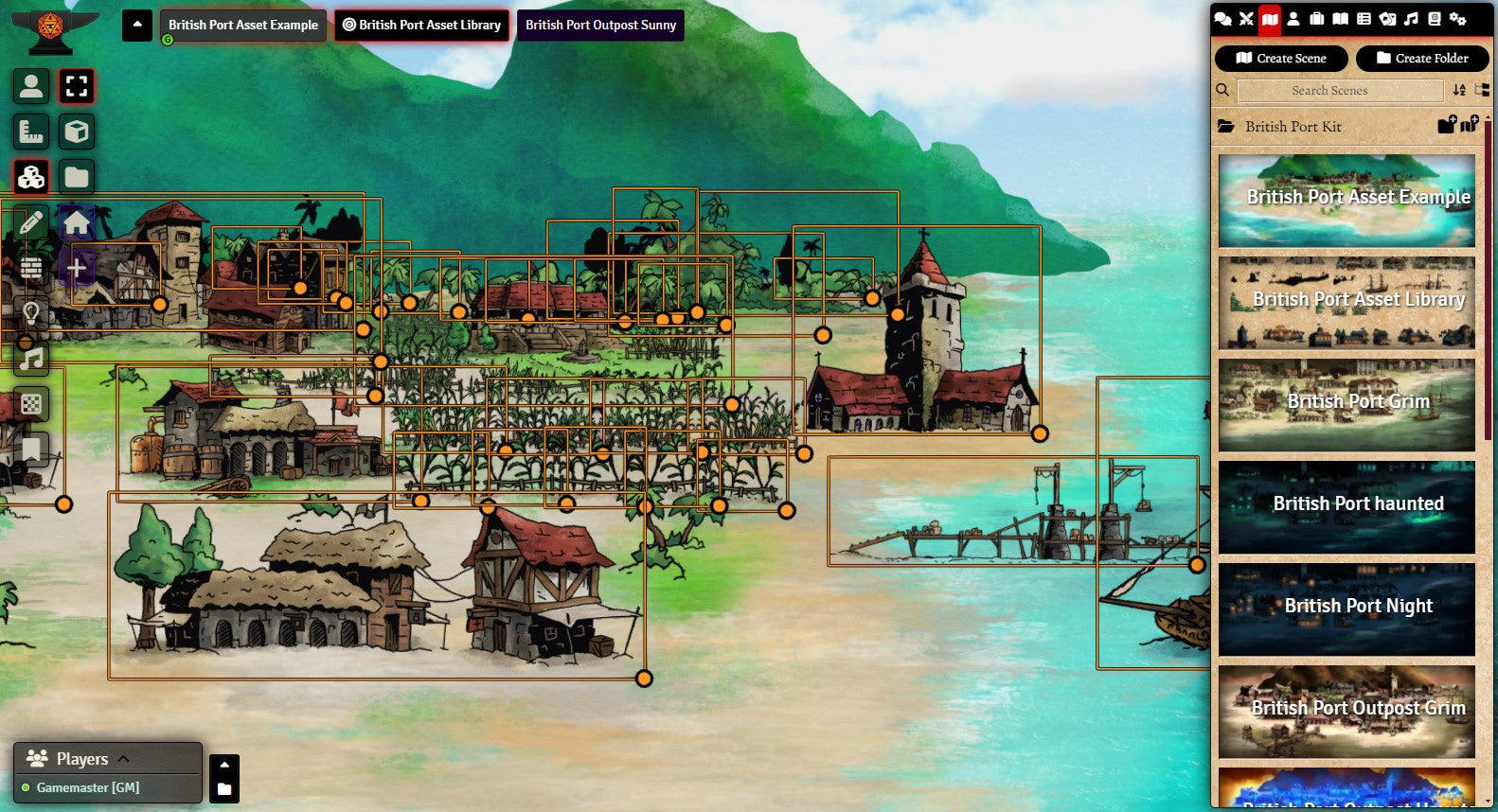Viewport: 1498px width, 812px height.
Task: Show the playlists music tab in sidebar
Action: point(1411,19)
